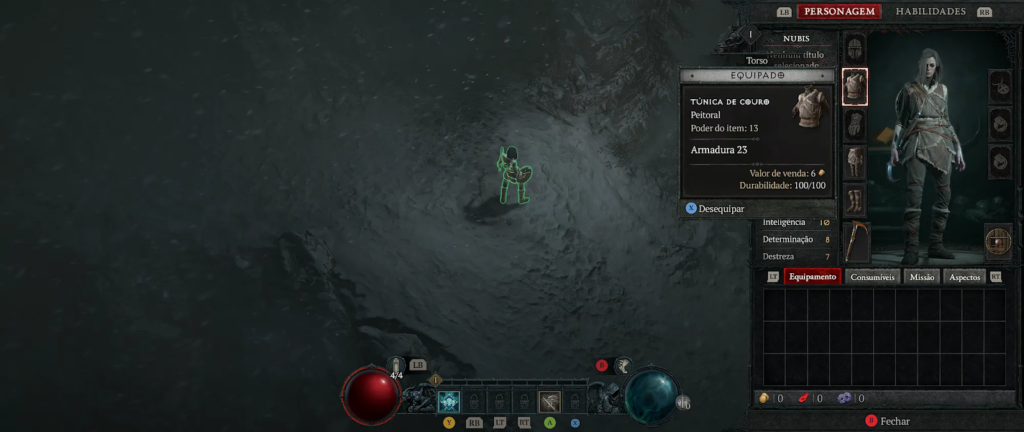Screen dimensions: 1024x432
Task: Use the scythe basic attack skill
Action: [549, 402]
